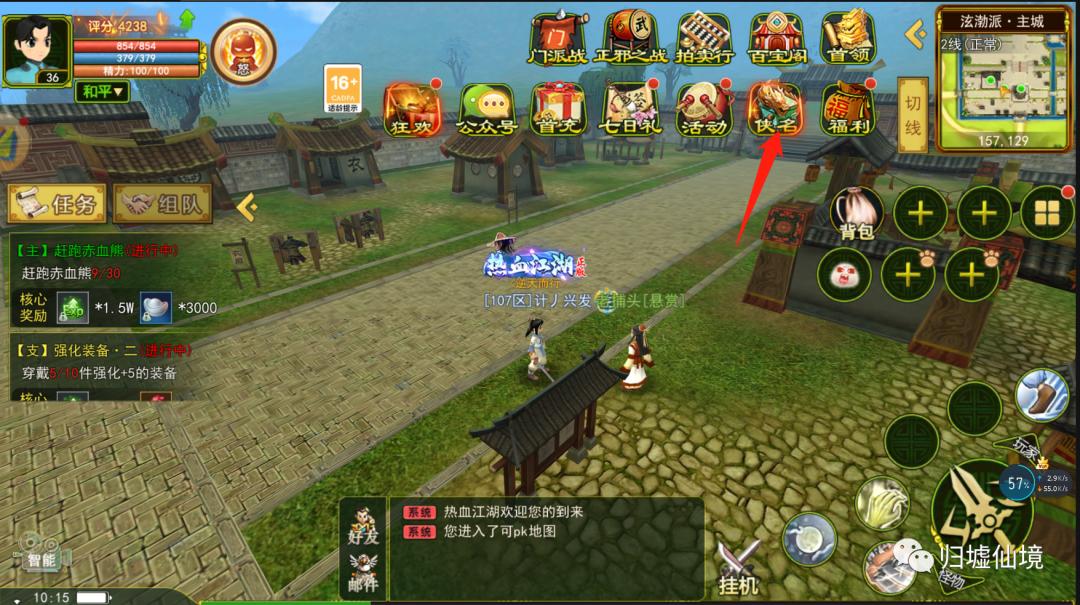
Task: Open the 门派战 sect war menu
Action: click(558, 38)
